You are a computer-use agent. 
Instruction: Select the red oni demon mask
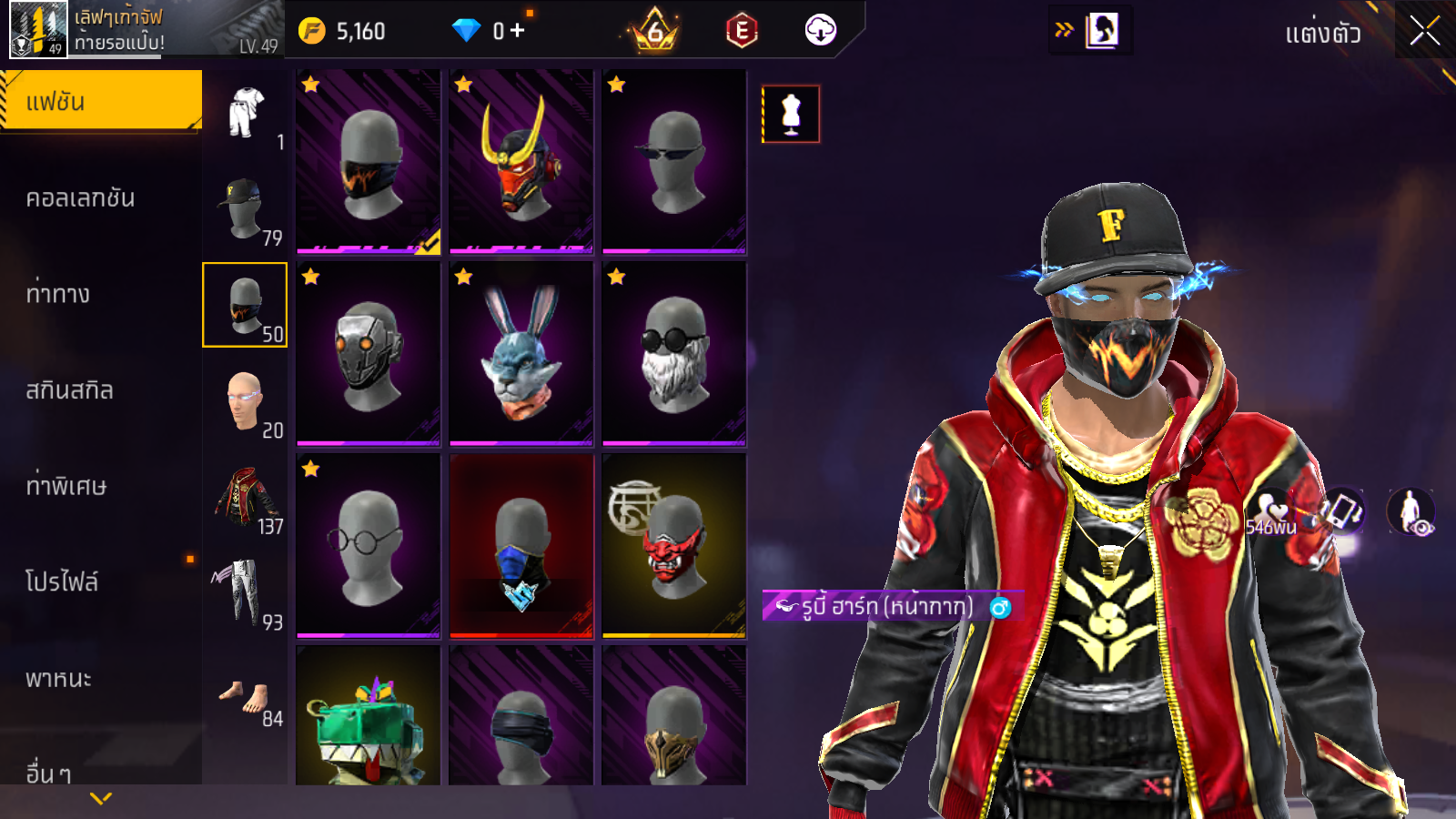674,546
